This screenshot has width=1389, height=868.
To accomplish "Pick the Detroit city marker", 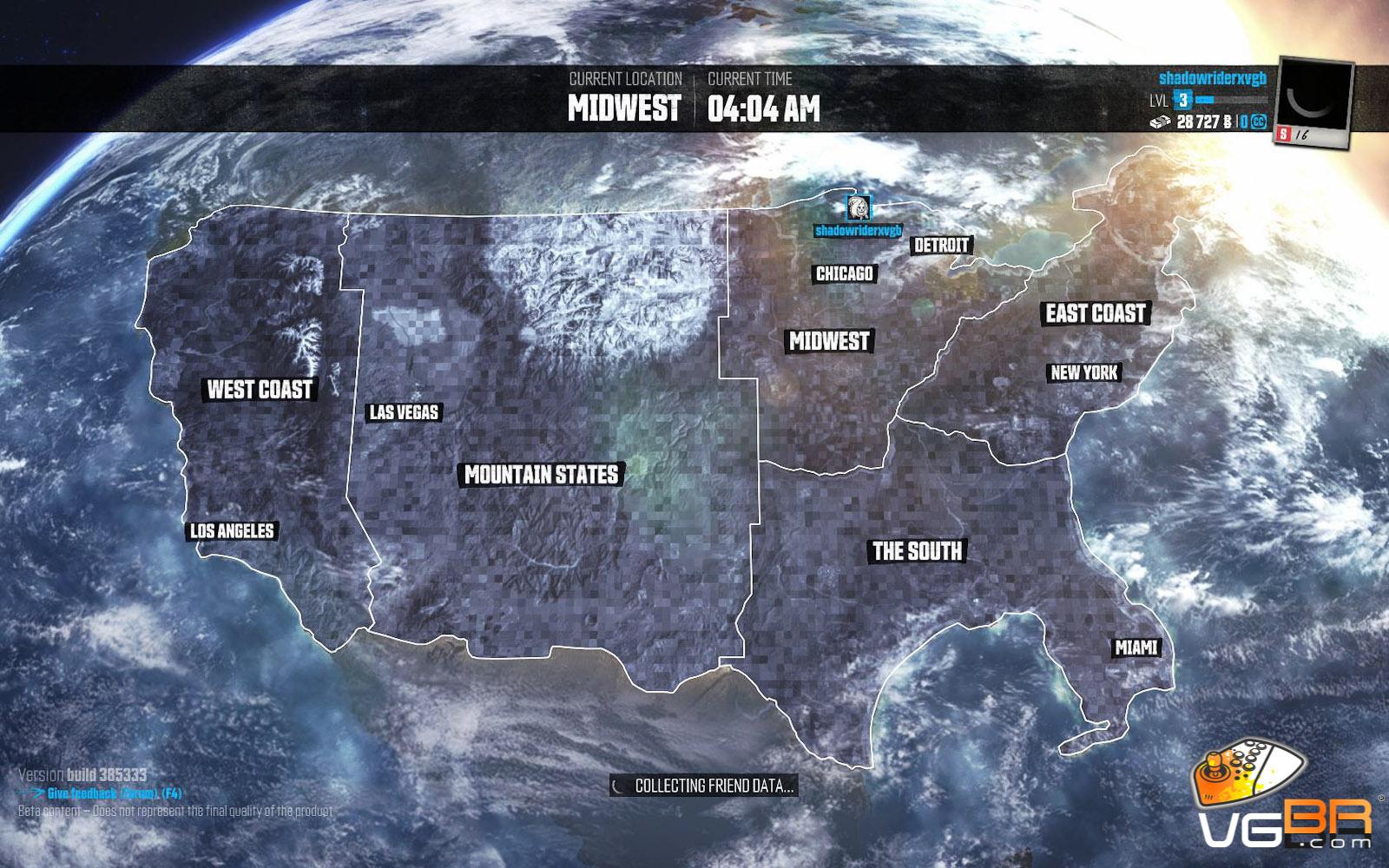I will coord(941,246).
